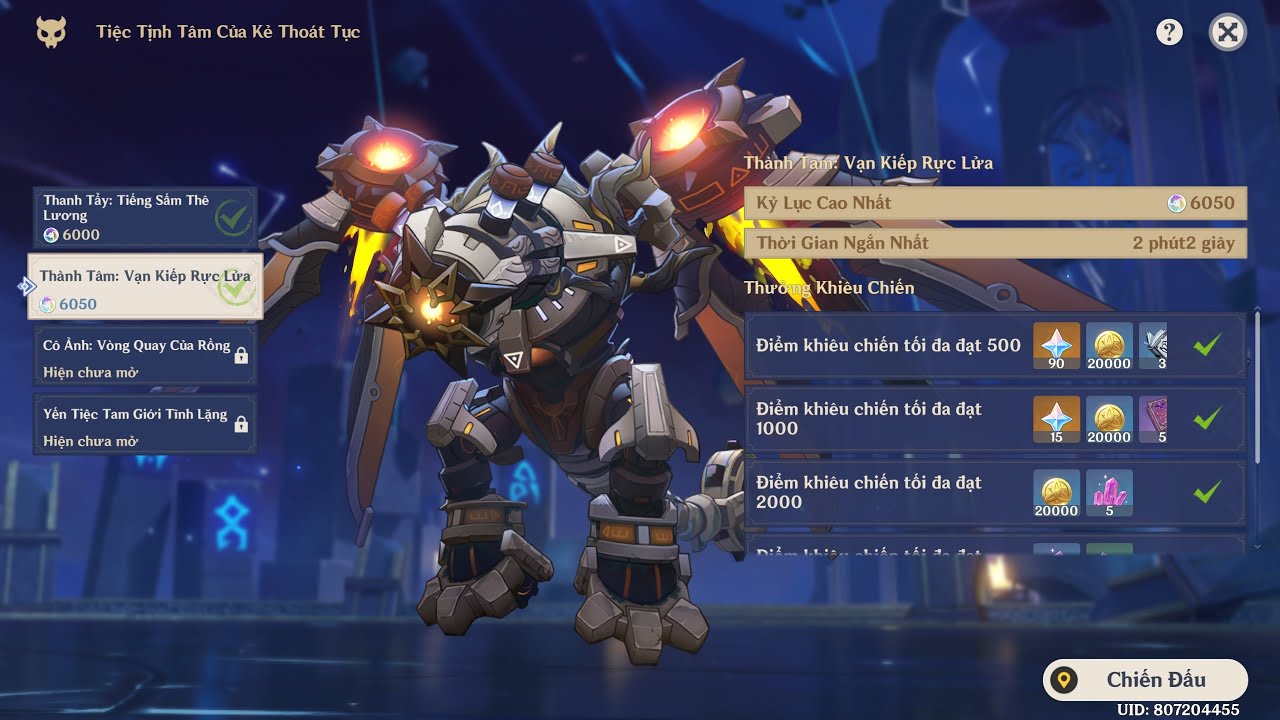This screenshot has height=720, width=1280.
Task: Select the Thanh Tẩy: Tiếng Sấm Thê Lương stage
Action: click(x=145, y=217)
